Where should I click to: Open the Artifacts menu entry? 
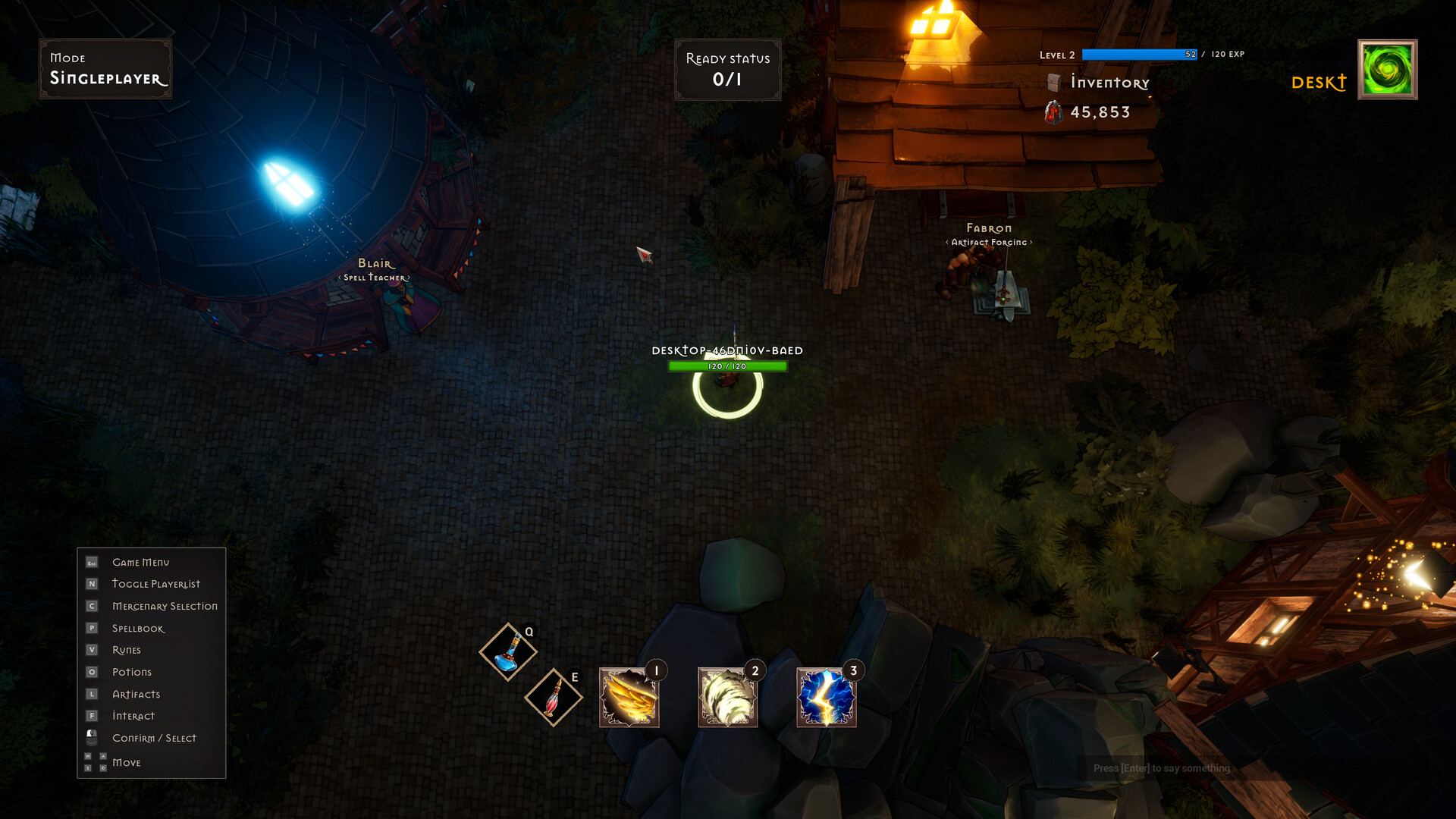click(x=136, y=694)
